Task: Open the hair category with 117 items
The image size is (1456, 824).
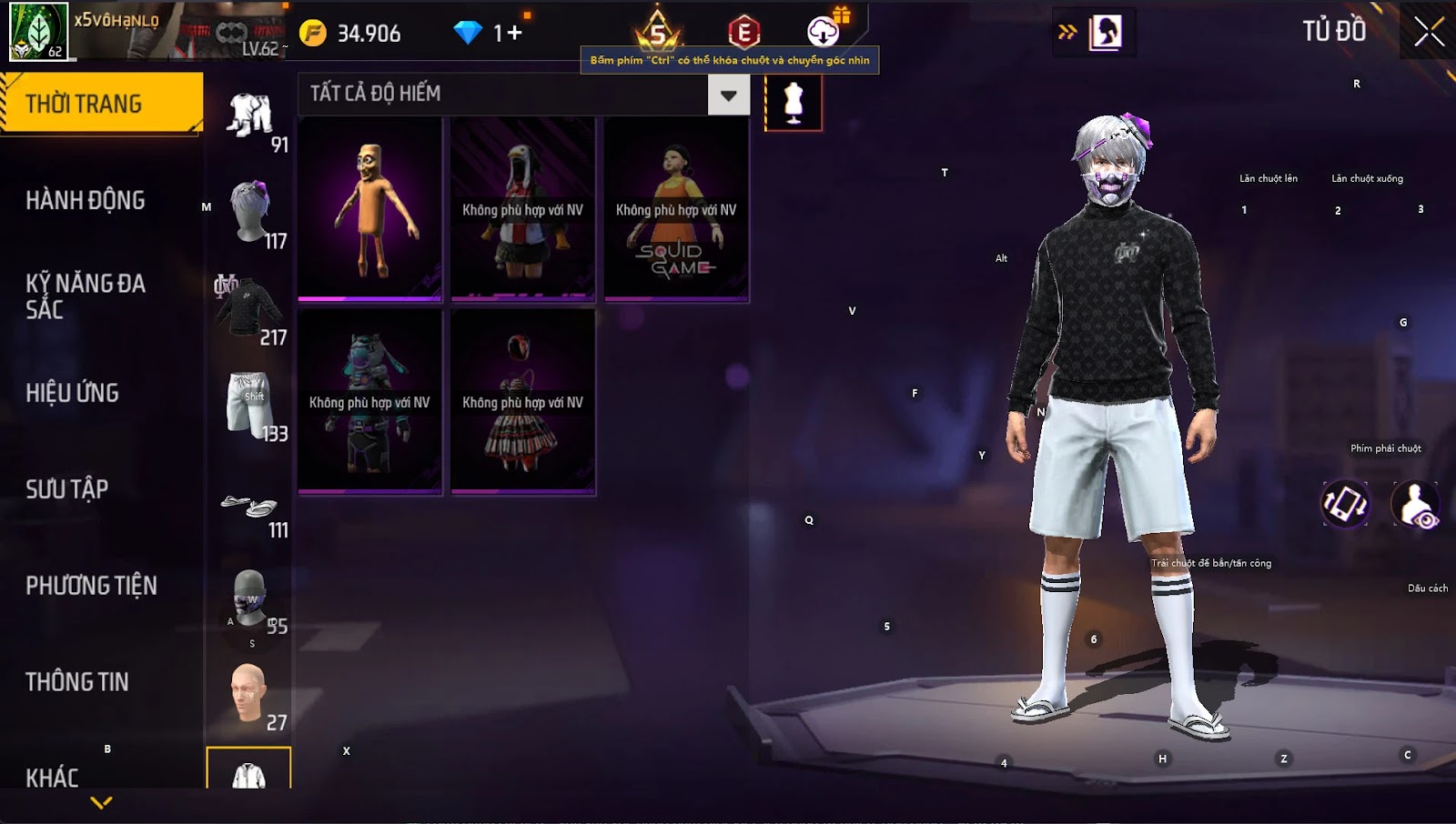Action: pos(251,214)
